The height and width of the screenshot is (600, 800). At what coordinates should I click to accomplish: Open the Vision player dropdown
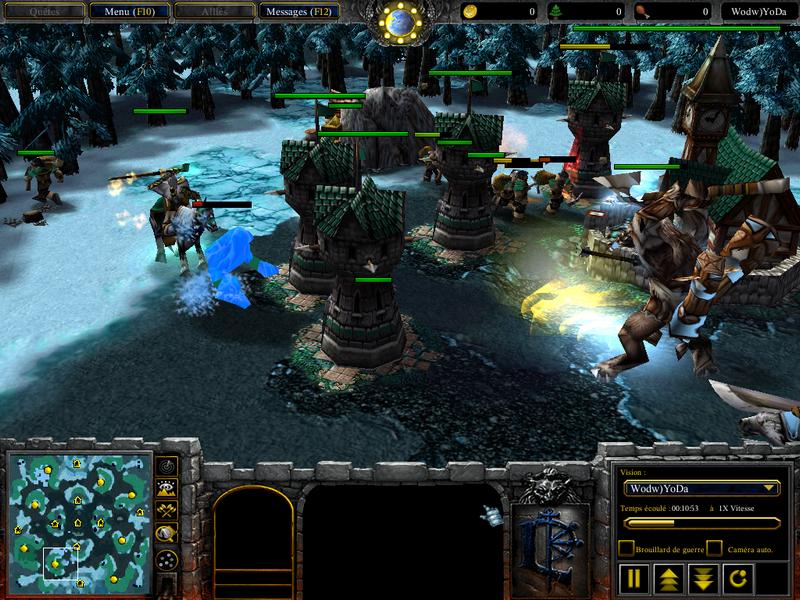[701, 488]
